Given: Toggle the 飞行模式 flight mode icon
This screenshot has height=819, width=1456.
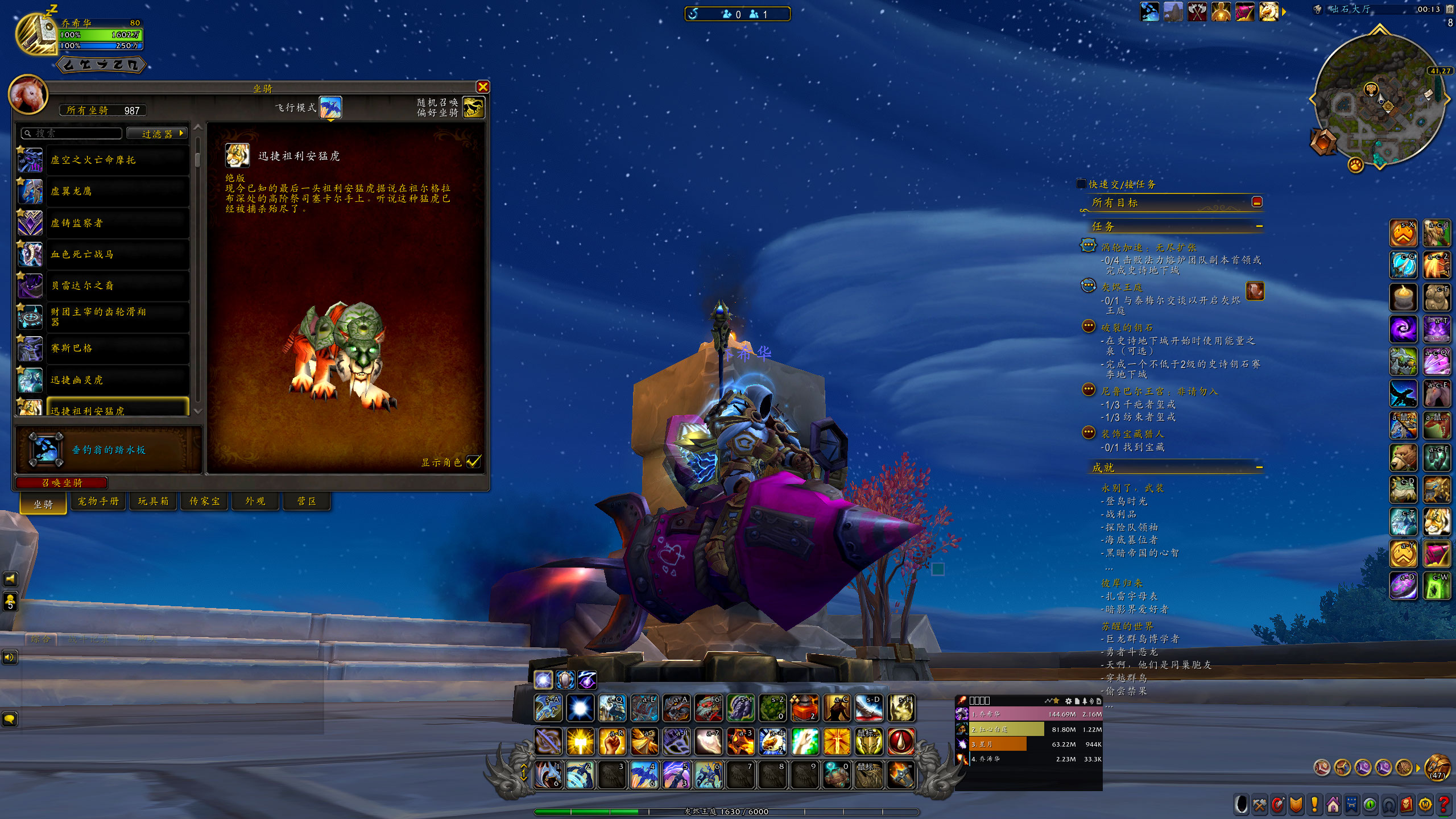Looking at the screenshot, I should pyautogui.click(x=330, y=107).
